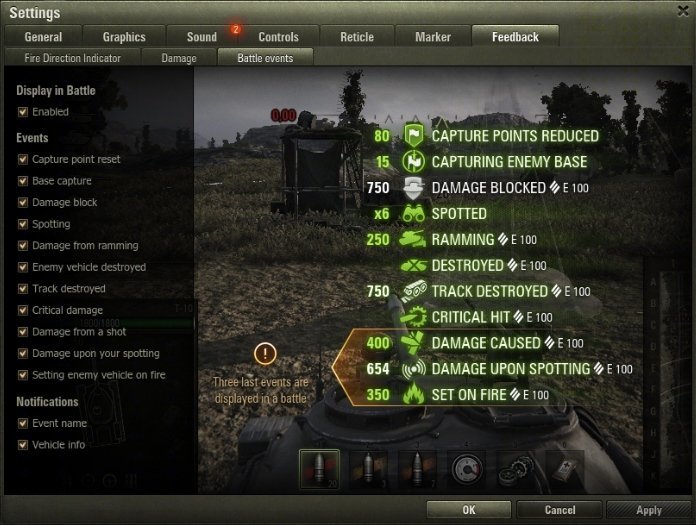The image size is (696, 525).
Task: Open the Damage sub-tab
Action: tap(179, 58)
